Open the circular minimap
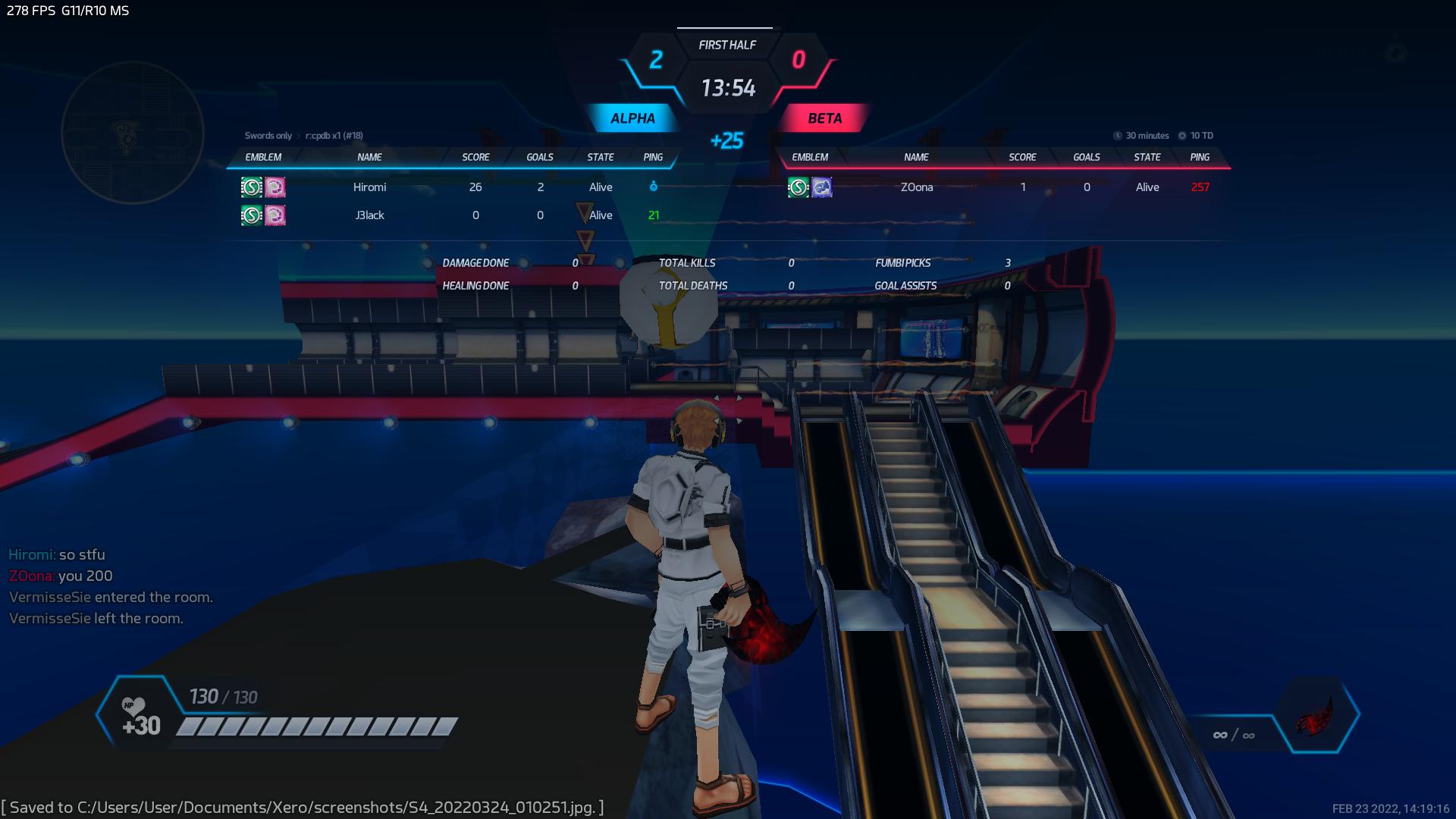1456x819 pixels. (x=133, y=133)
